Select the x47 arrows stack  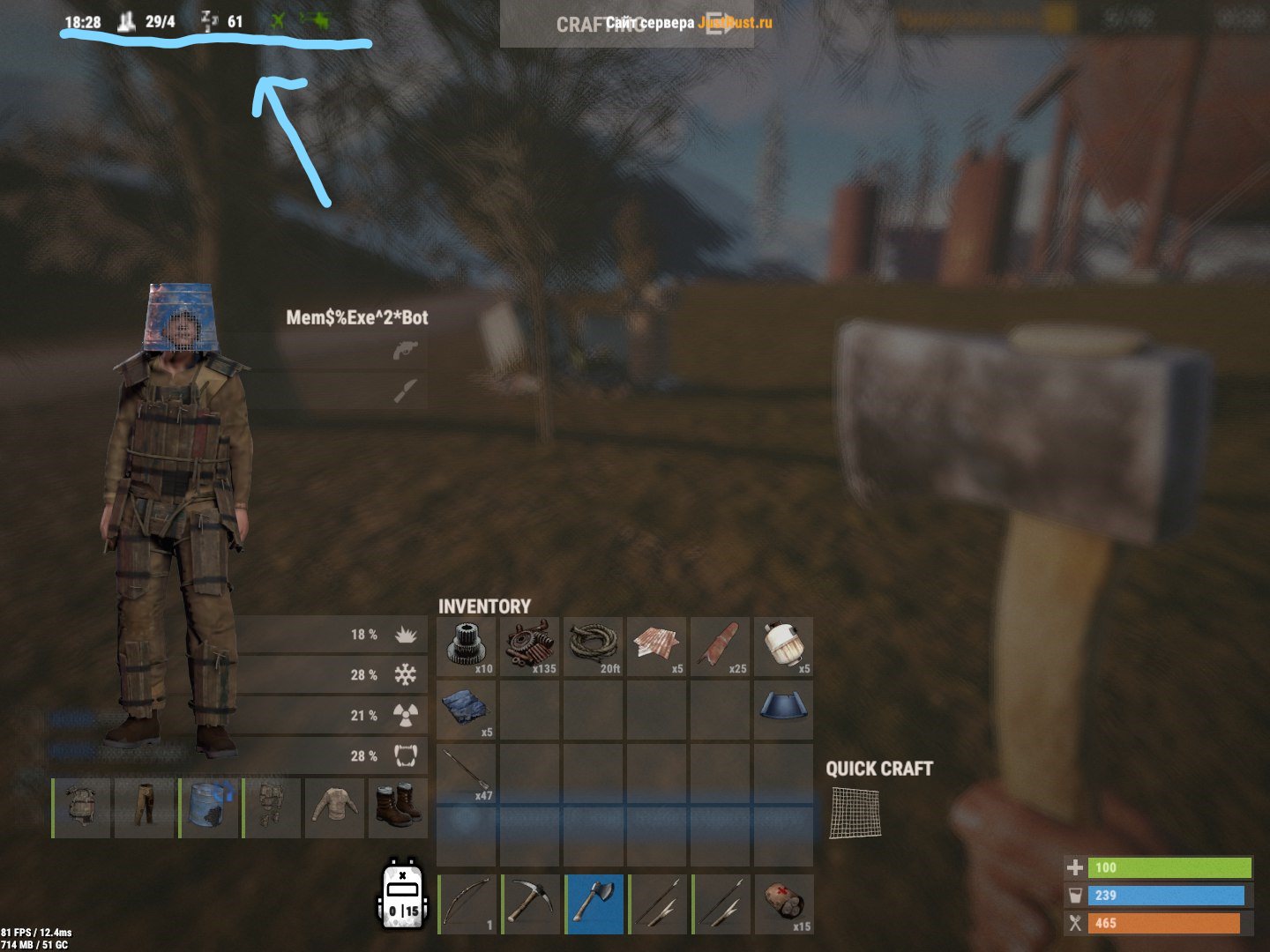point(467,774)
